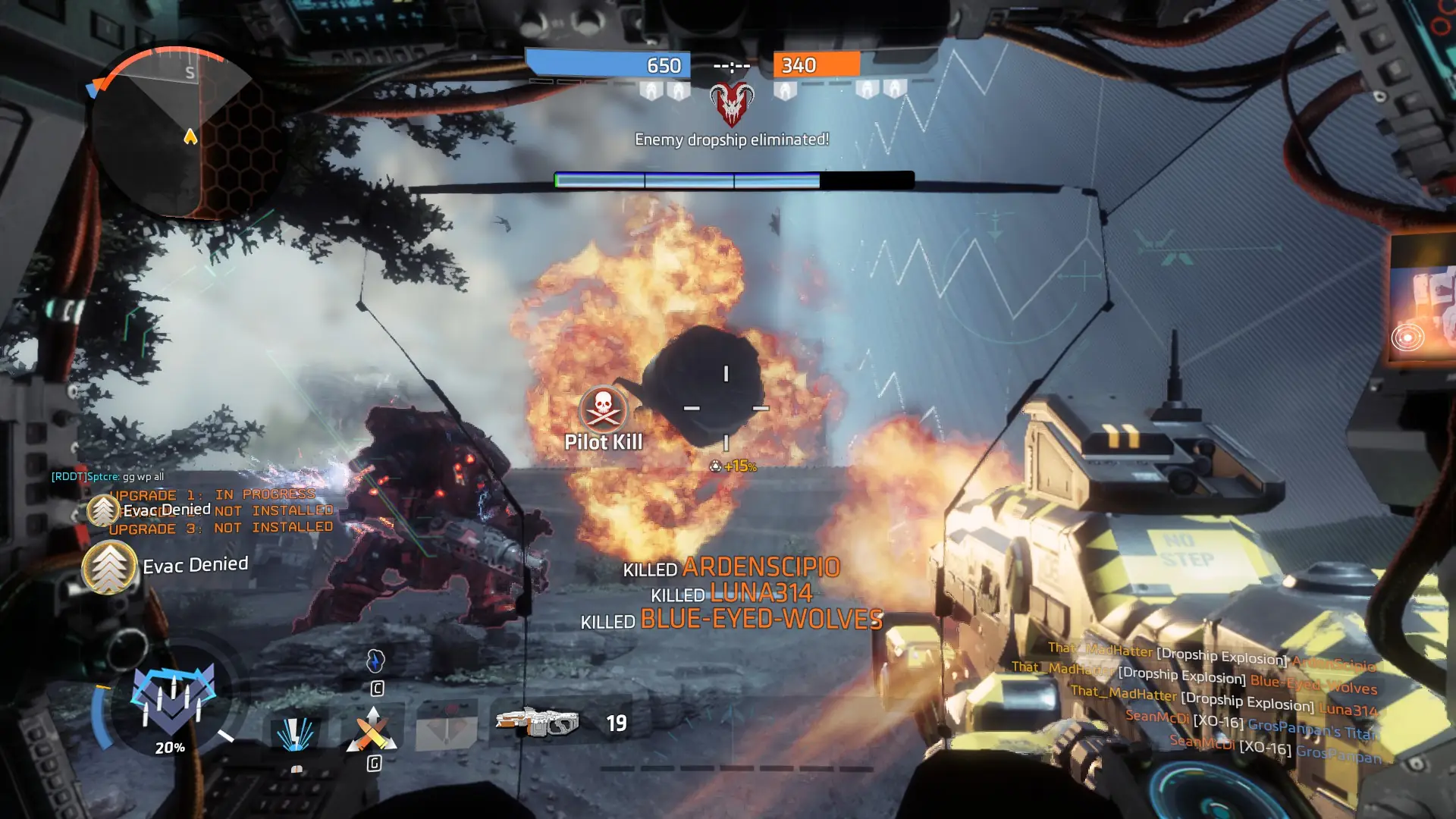
Task: Select the XO-16 chaingun weapon icon
Action: [538, 722]
